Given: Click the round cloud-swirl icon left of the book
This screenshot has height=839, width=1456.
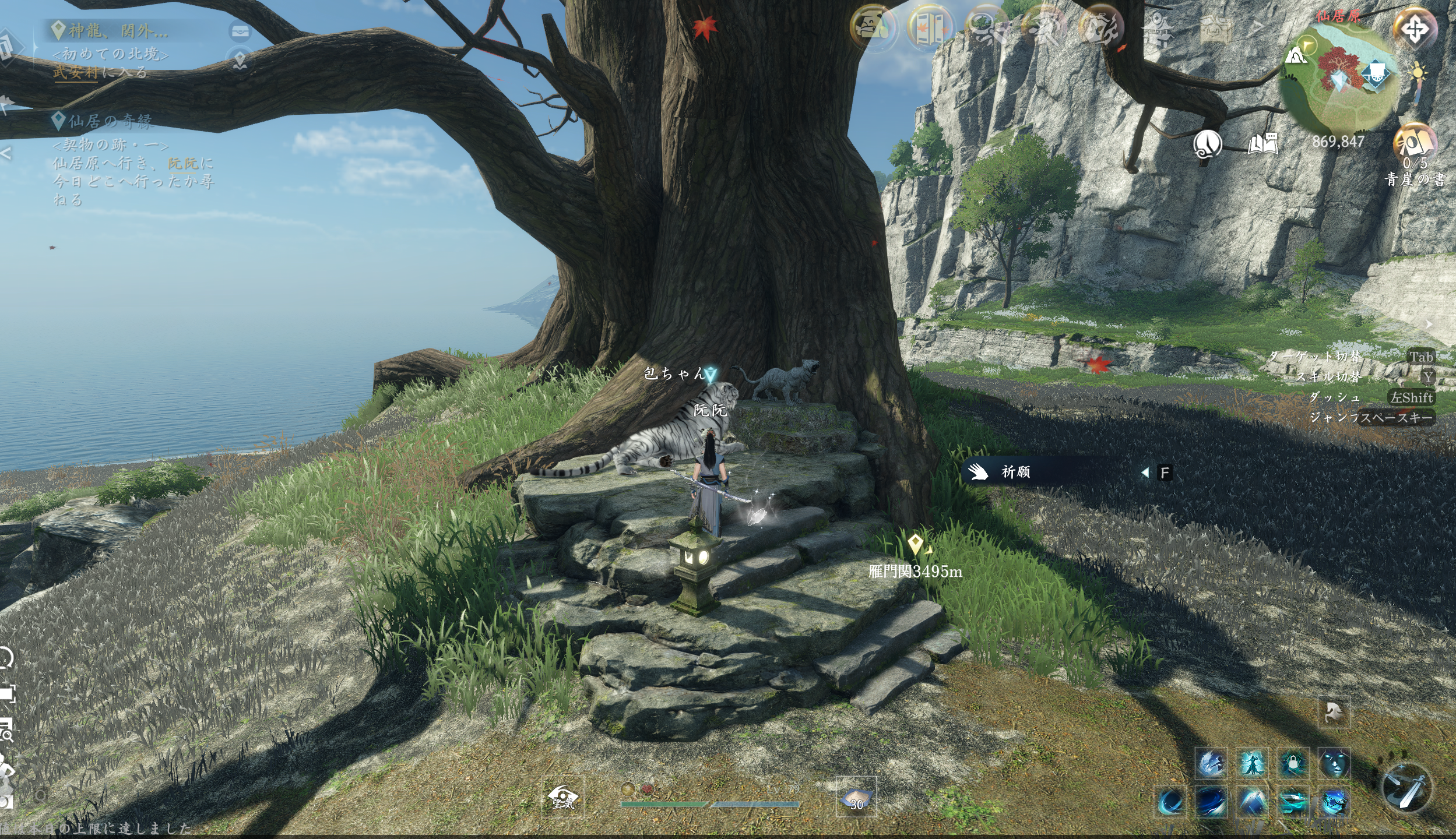Looking at the screenshot, I should [1207, 144].
